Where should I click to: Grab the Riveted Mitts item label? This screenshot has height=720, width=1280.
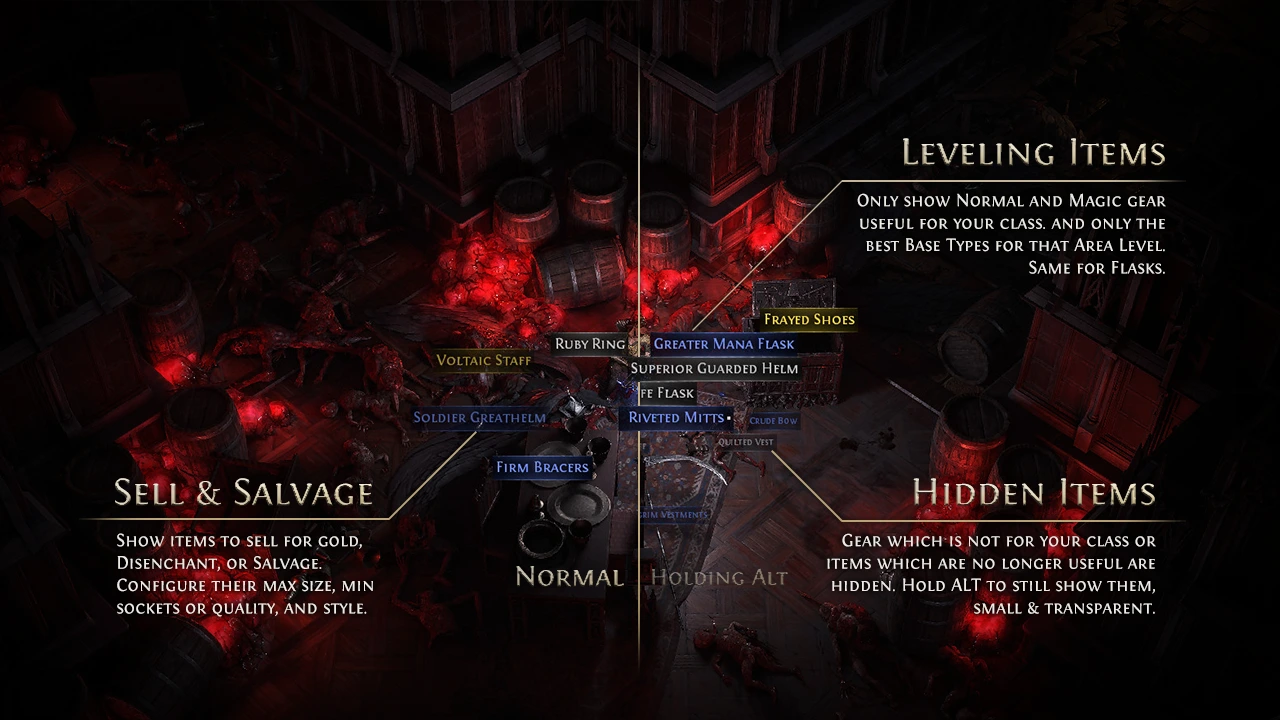click(x=676, y=417)
